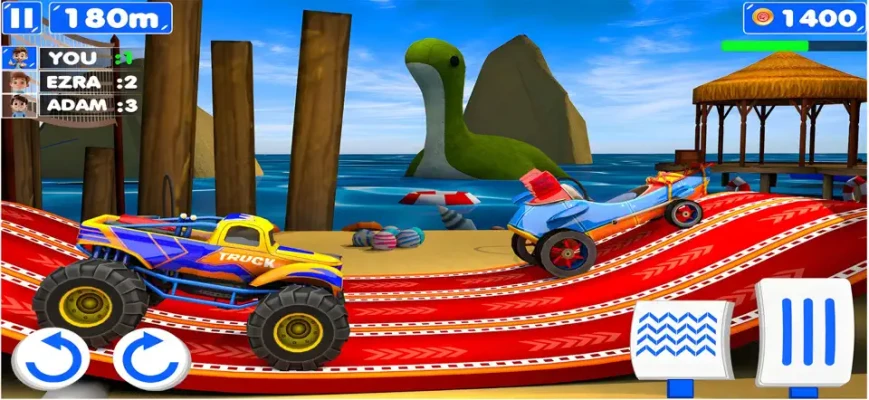Tap the counter-clockwise tilt arrow

[51, 358]
